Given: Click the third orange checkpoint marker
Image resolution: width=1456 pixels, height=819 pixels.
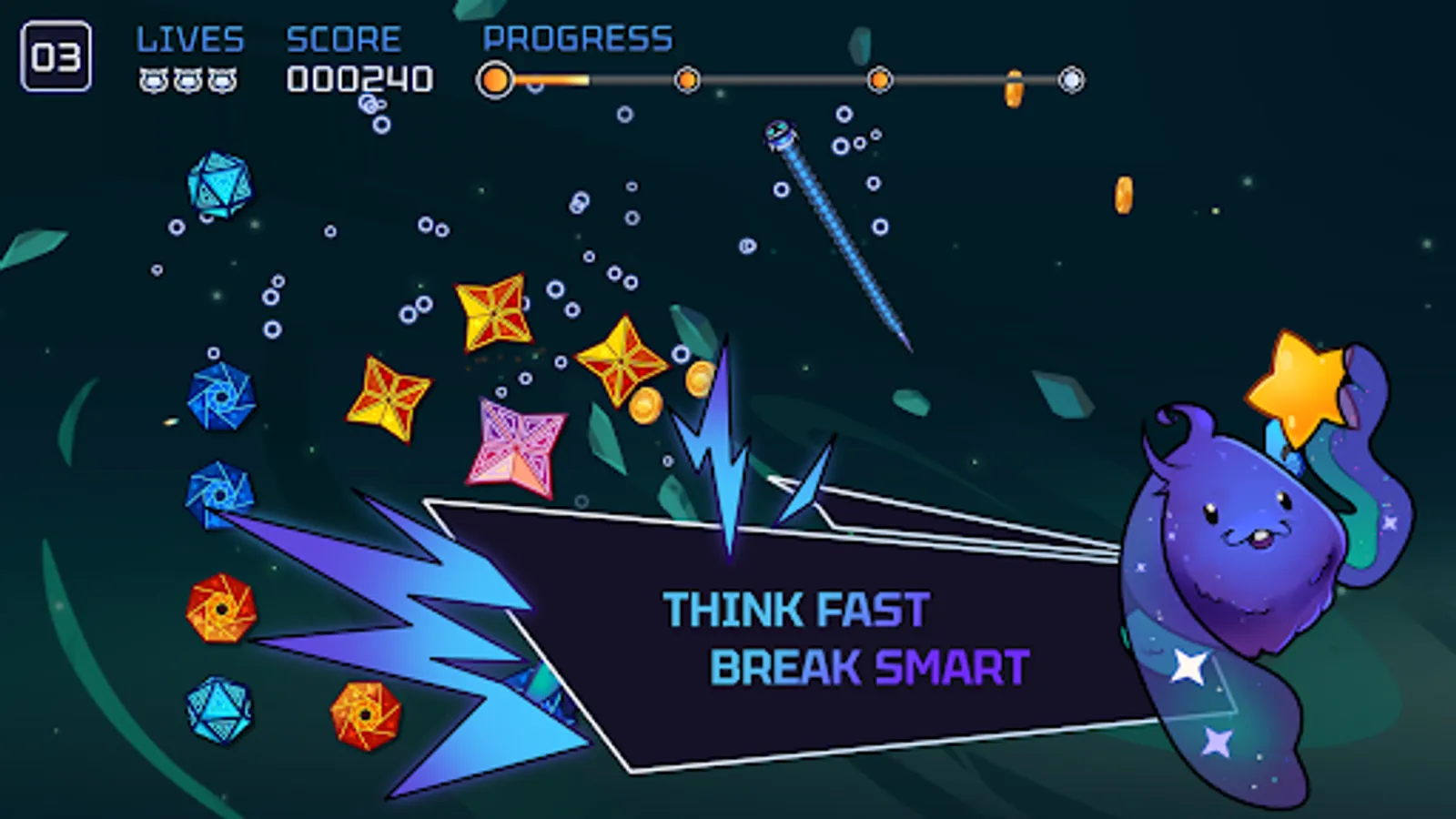Looking at the screenshot, I should 878,79.
